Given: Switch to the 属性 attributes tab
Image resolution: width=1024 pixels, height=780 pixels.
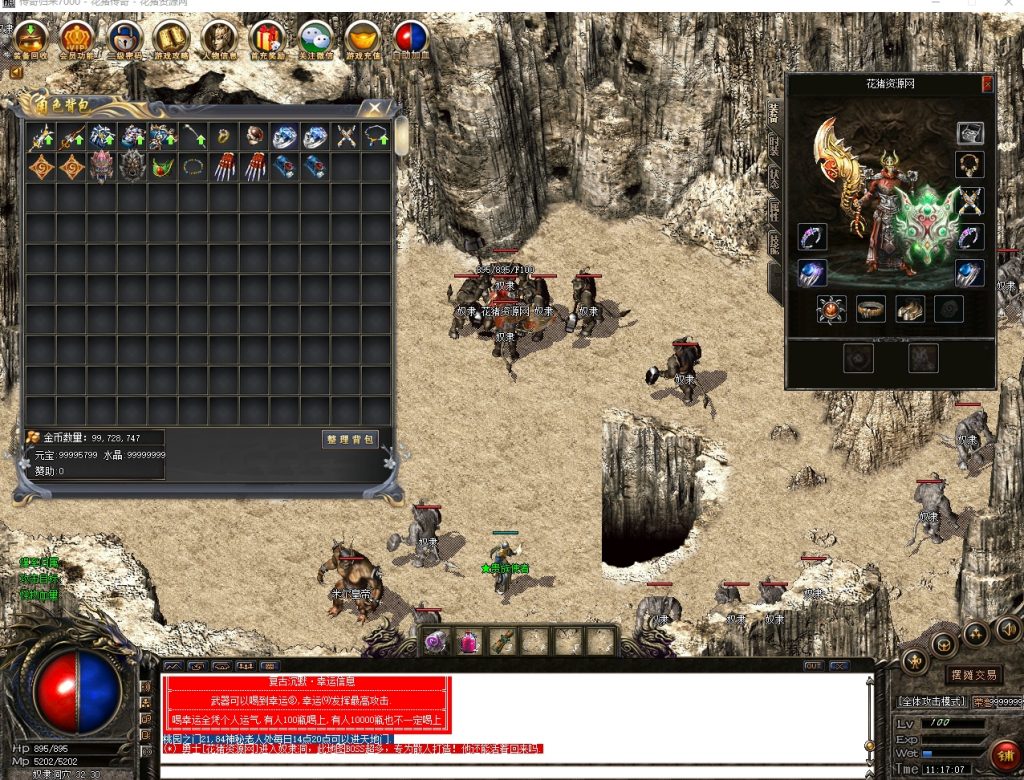Looking at the screenshot, I should tap(775, 210).
